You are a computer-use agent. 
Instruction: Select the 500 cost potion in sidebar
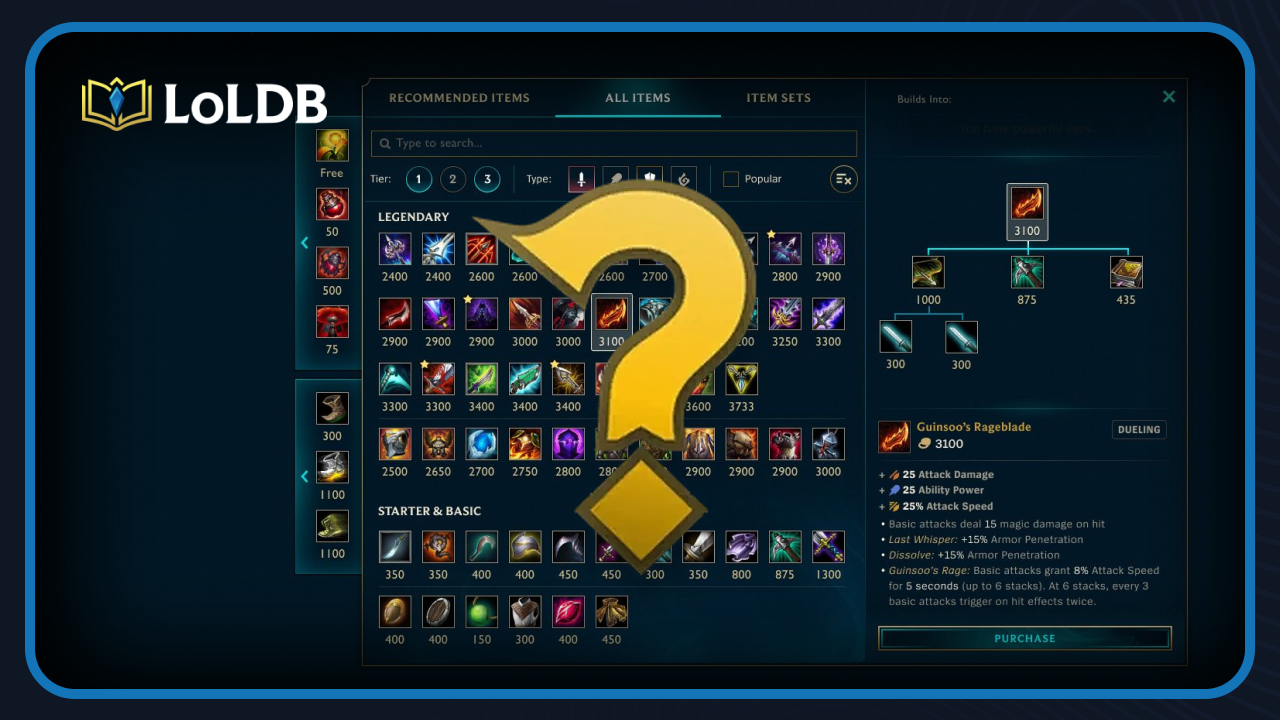331,263
